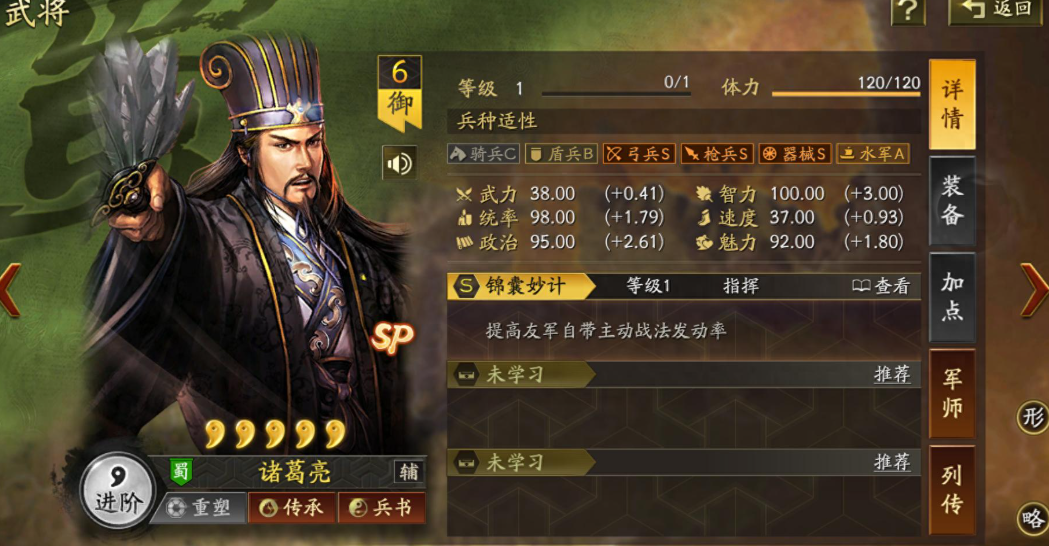Viewport: 1049px width, 546px height.
Task: Open the 兵书 war manual button
Action: coord(381,508)
